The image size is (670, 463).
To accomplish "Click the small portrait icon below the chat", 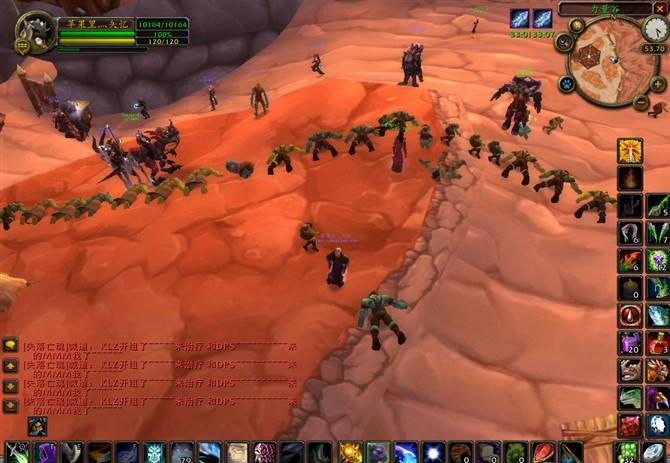I will [36, 427].
